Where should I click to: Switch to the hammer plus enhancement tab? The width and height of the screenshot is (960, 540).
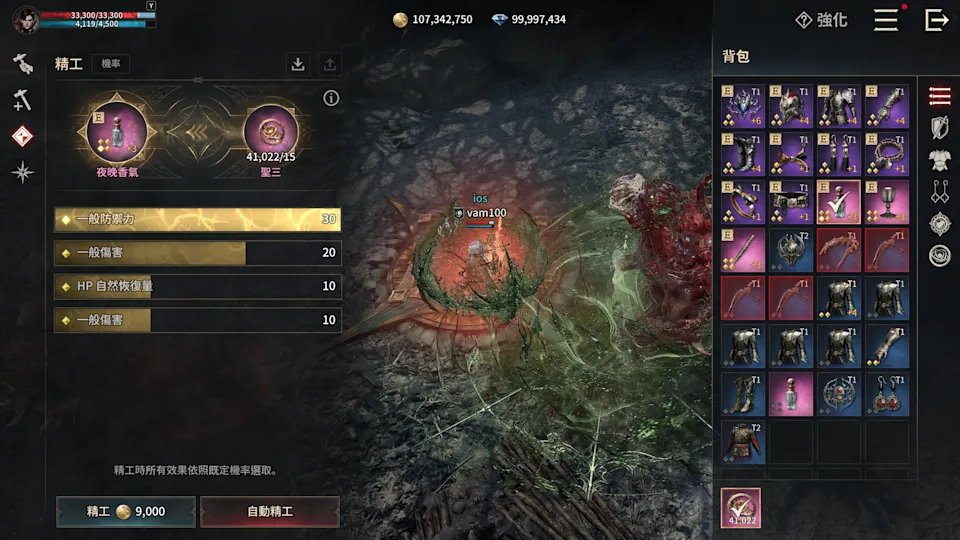tap(23, 99)
